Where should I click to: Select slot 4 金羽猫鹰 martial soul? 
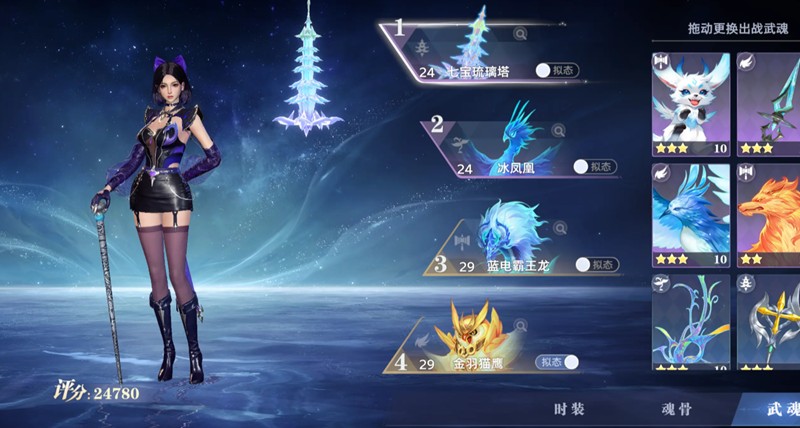[470, 340]
